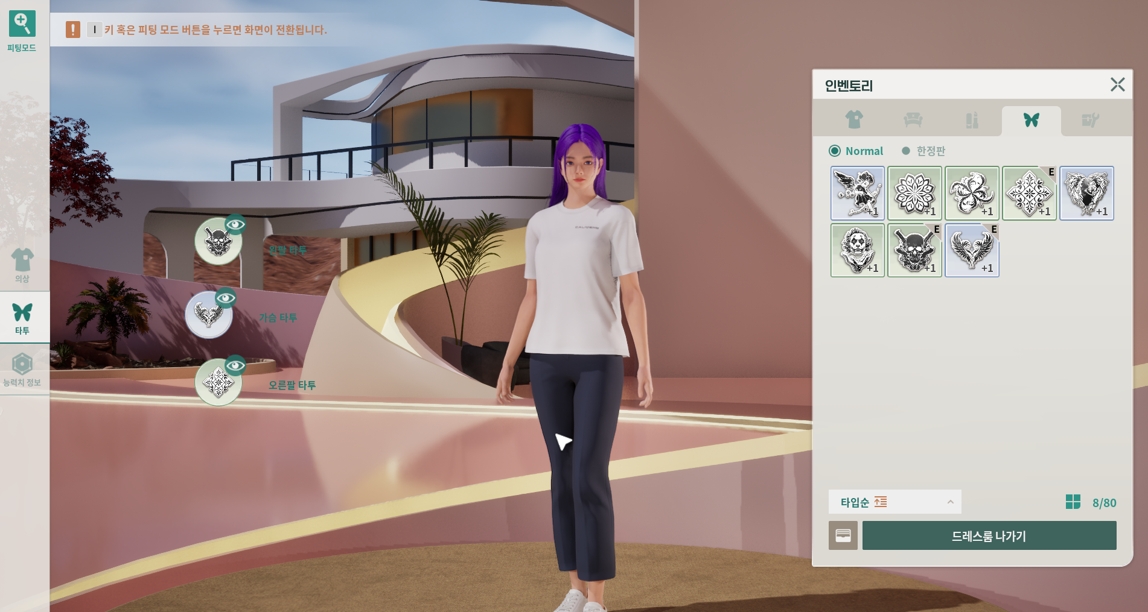Viewport: 1148px width, 612px height.
Task: Open the 타입순 sort dropdown
Action: pyautogui.click(x=895, y=502)
